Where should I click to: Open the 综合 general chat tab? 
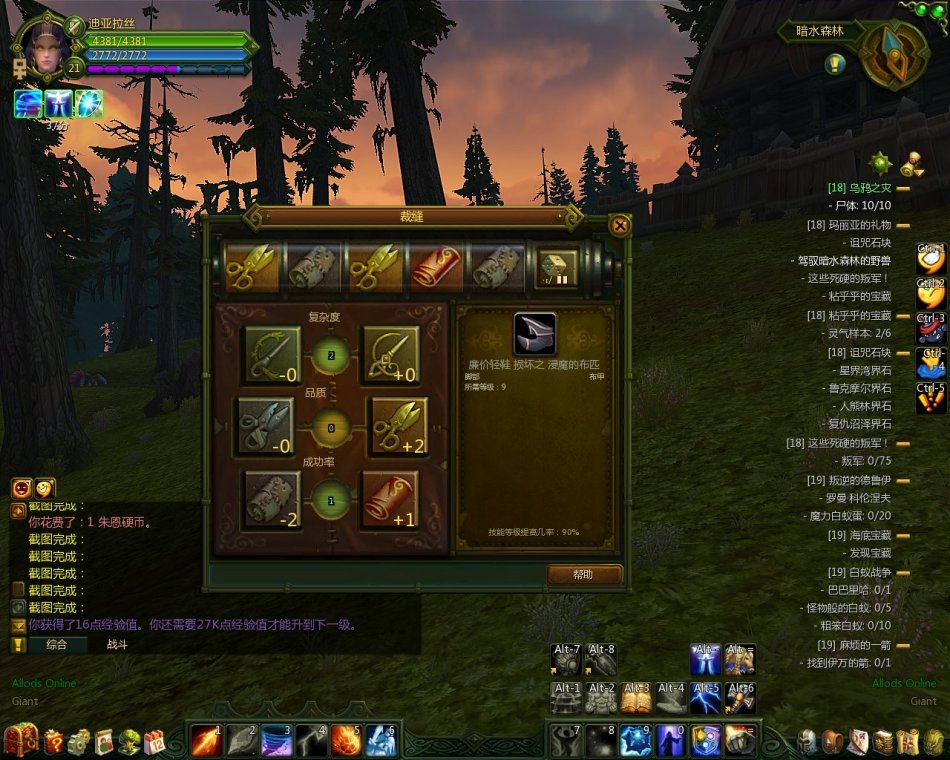click(56, 645)
